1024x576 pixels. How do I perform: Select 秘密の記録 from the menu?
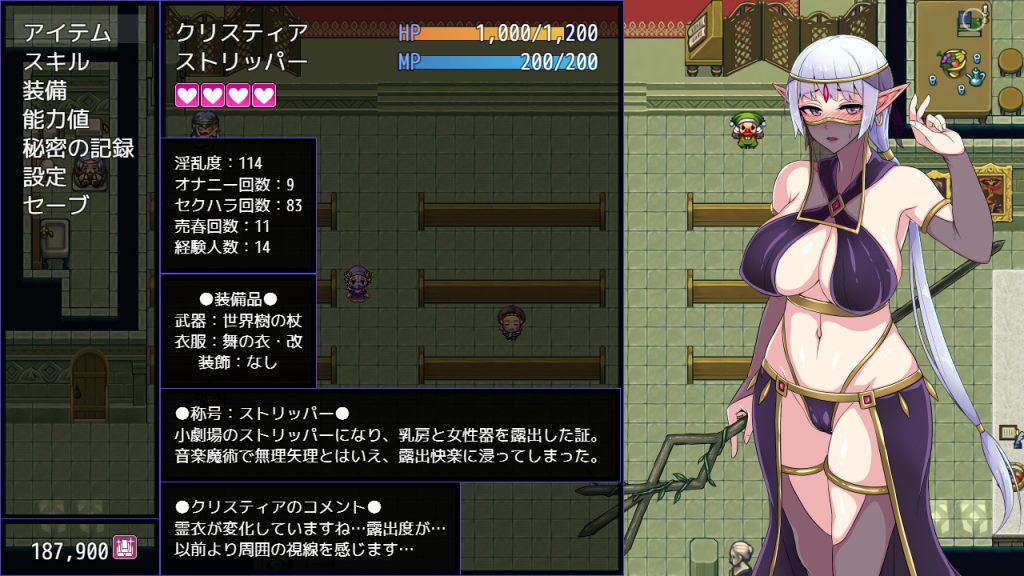coord(78,148)
